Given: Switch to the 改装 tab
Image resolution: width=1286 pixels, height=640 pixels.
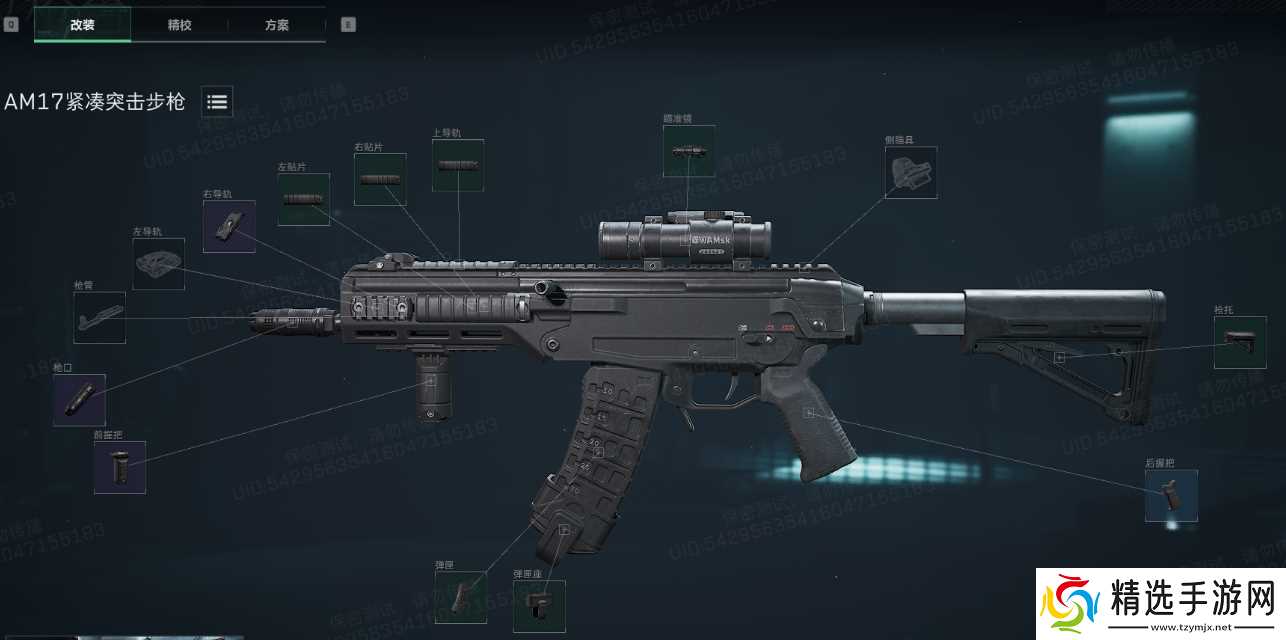Looking at the screenshot, I should (82, 25).
